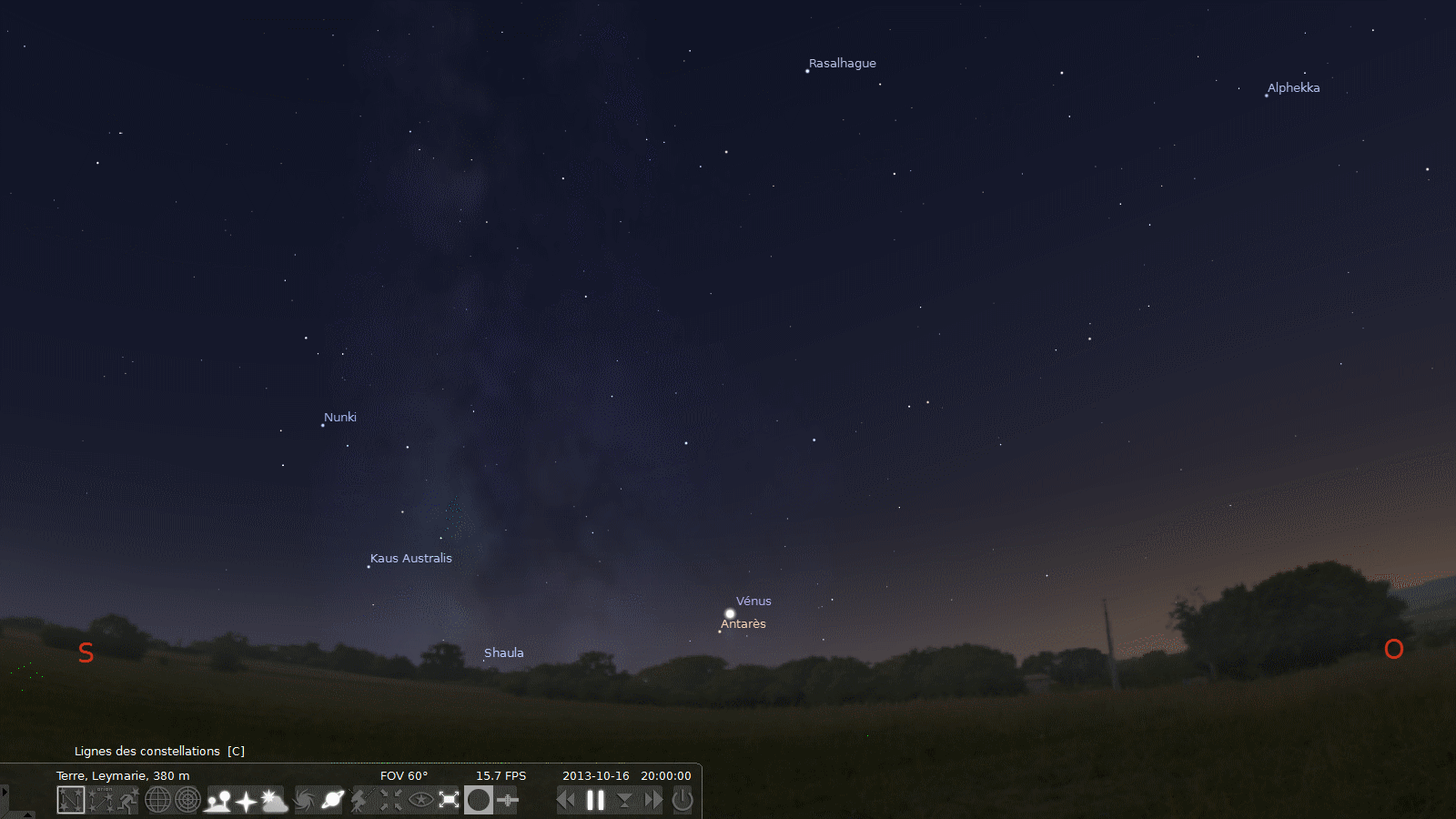Decrease time speed rewind button
Viewport: 1456px width, 819px height.
(x=566, y=800)
